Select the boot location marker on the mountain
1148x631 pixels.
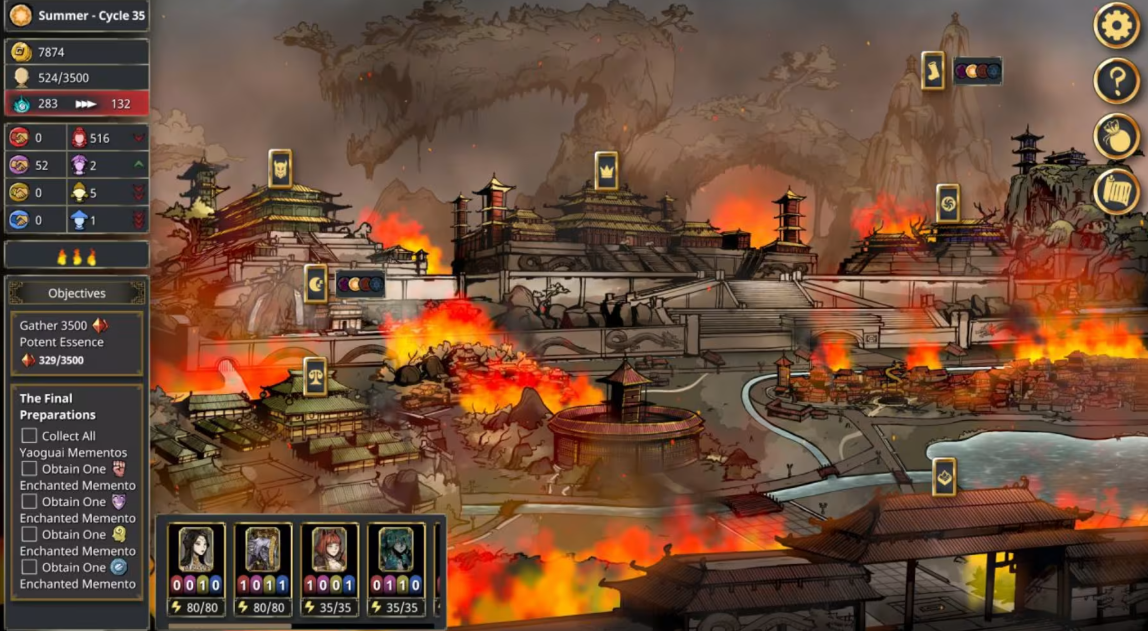933,71
